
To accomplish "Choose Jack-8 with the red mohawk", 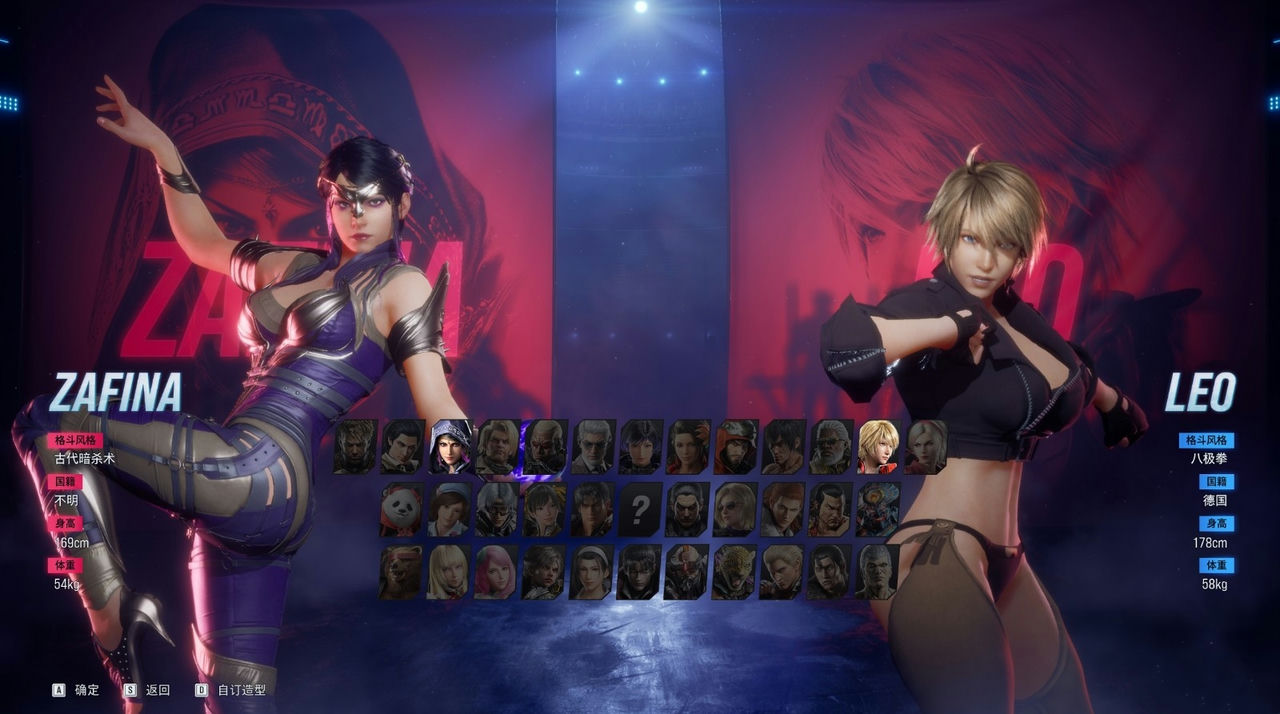I will point(687,572).
